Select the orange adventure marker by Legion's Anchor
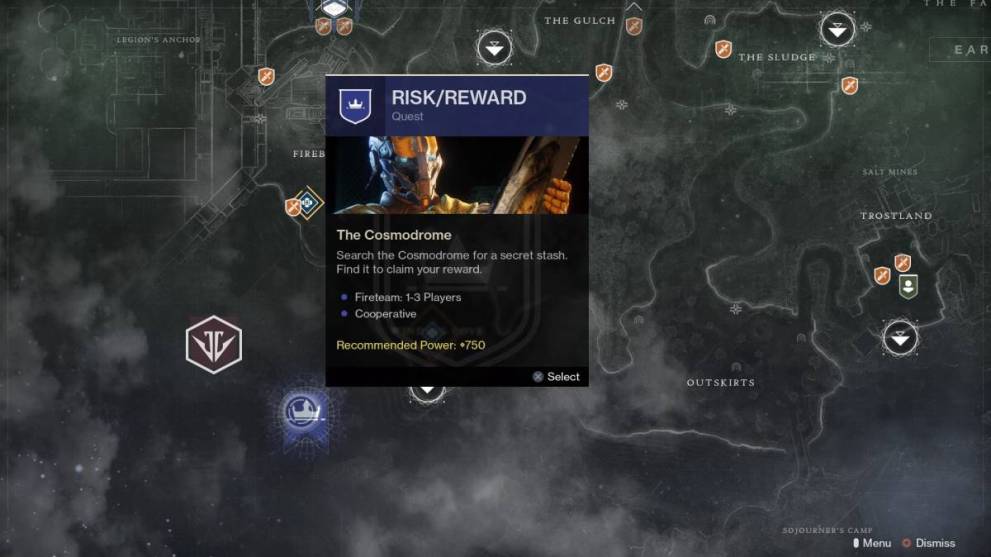Image resolution: width=991 pixels, height=557 pixels. point(266,76)
